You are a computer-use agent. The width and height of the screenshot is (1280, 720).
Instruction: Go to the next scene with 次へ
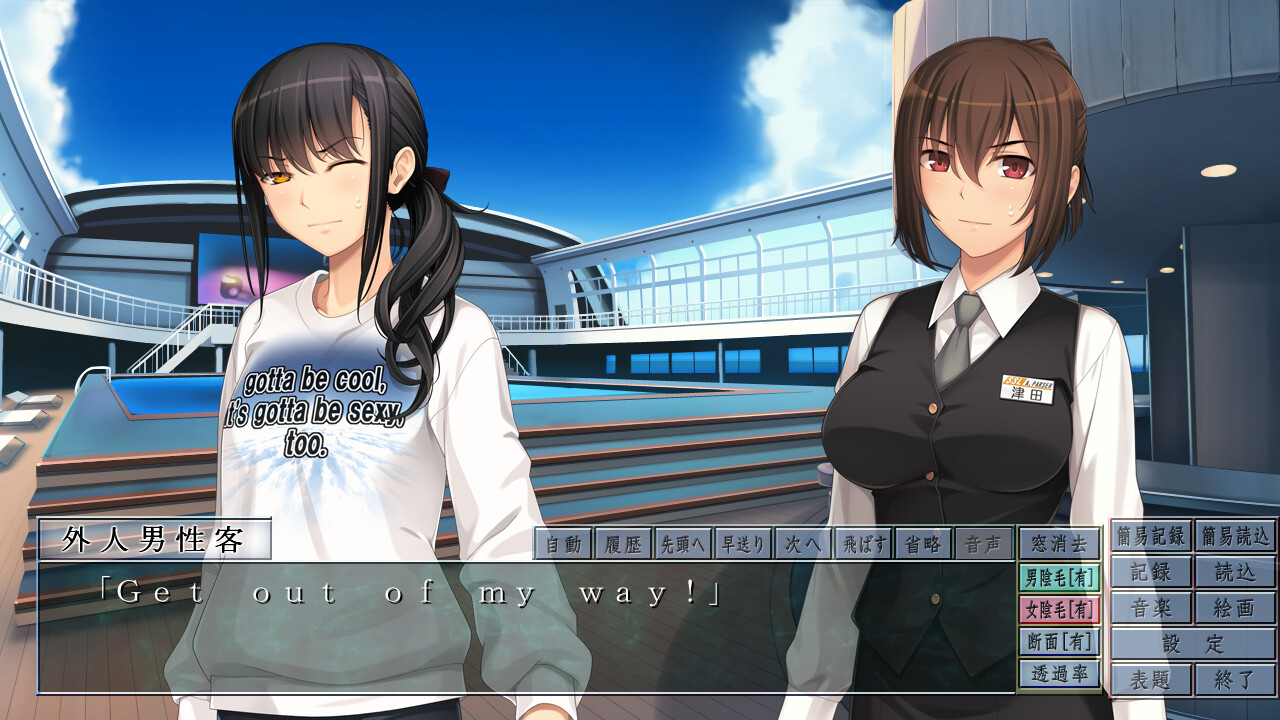[804, 544]
